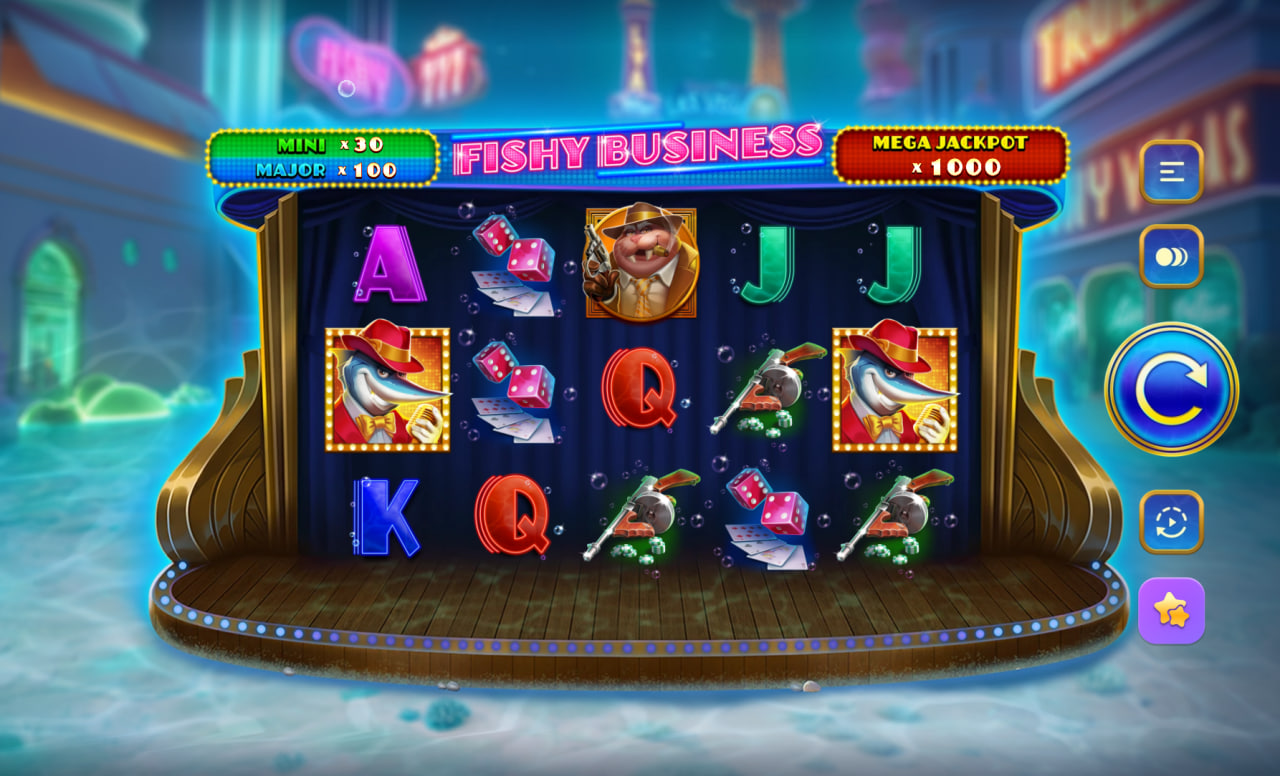The image size is (1280, 776).
Task: Click the Fishy Business title banner
Action: [x=637, y=148]
